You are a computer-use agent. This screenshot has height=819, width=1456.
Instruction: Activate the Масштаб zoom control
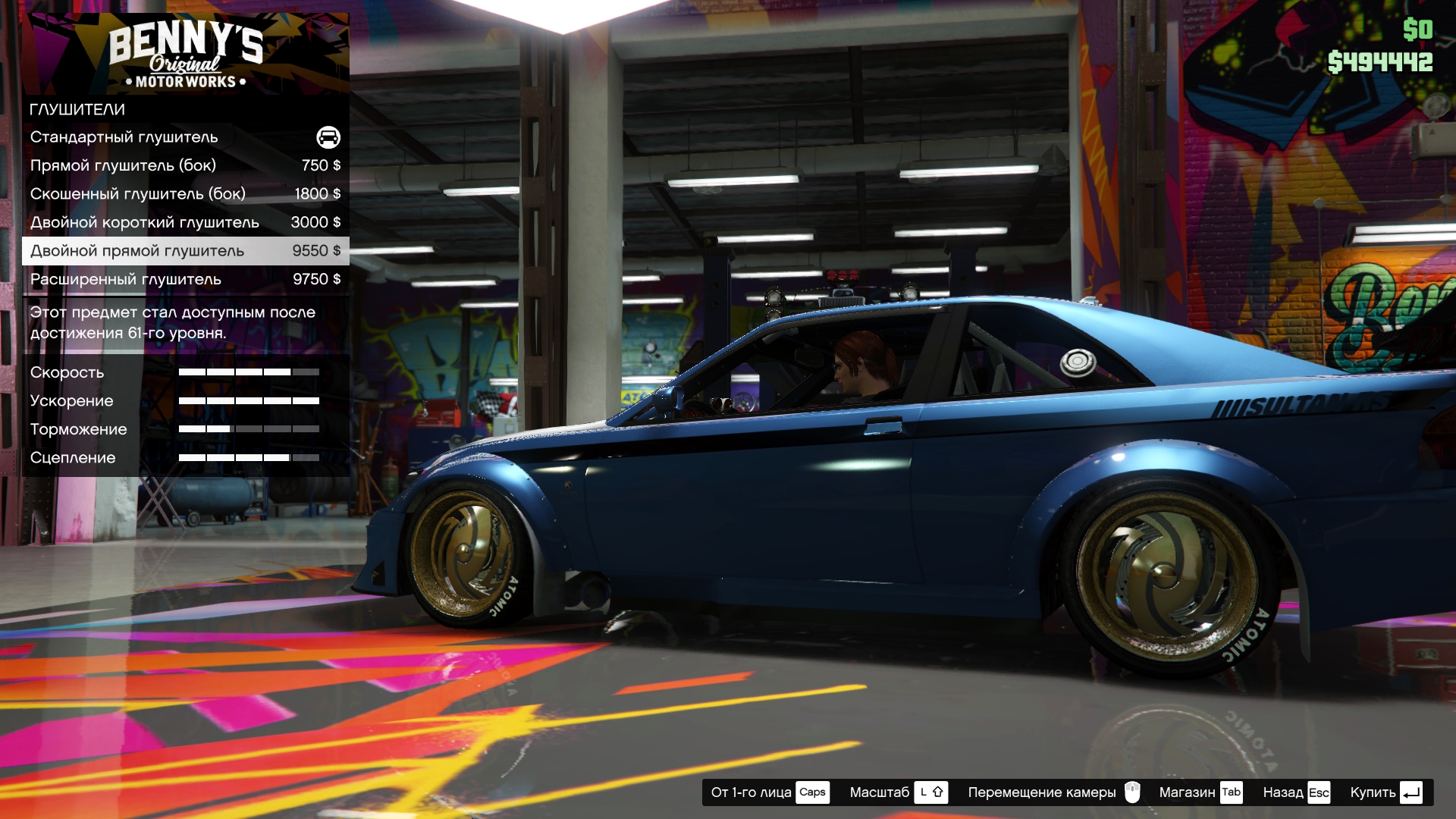pyautogui.click(x=898, y=792)
